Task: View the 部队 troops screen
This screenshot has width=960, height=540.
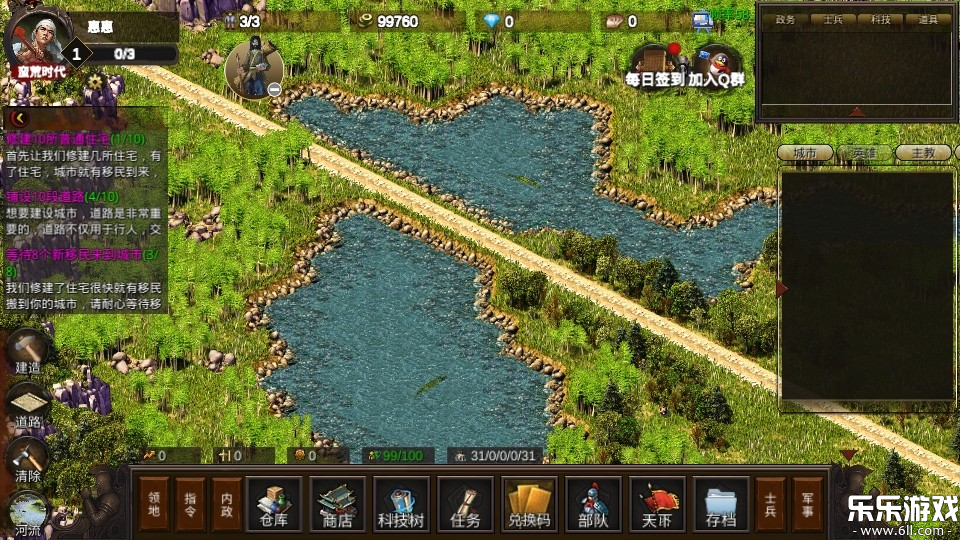Action: coord(593,504)
